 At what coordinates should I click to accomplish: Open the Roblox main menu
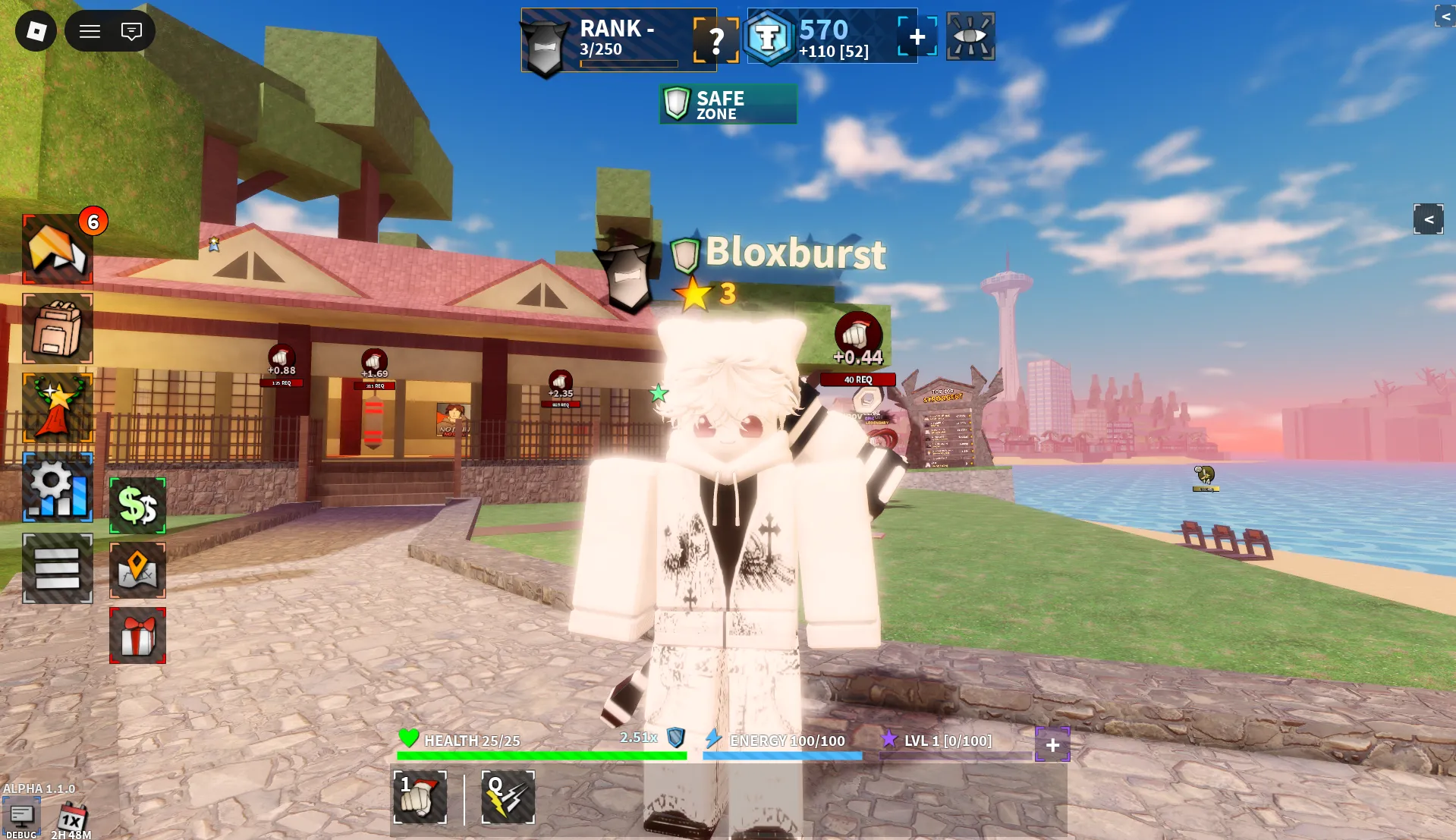[36, 31]
